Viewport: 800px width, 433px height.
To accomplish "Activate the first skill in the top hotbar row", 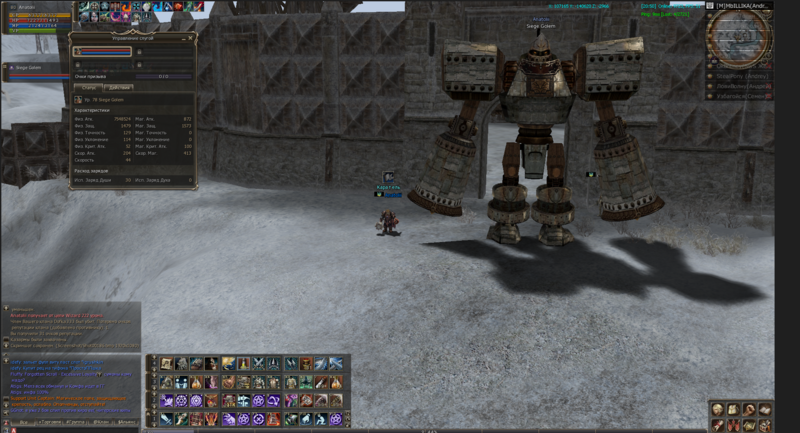I will pyautogui.click(x=167, y=363).
